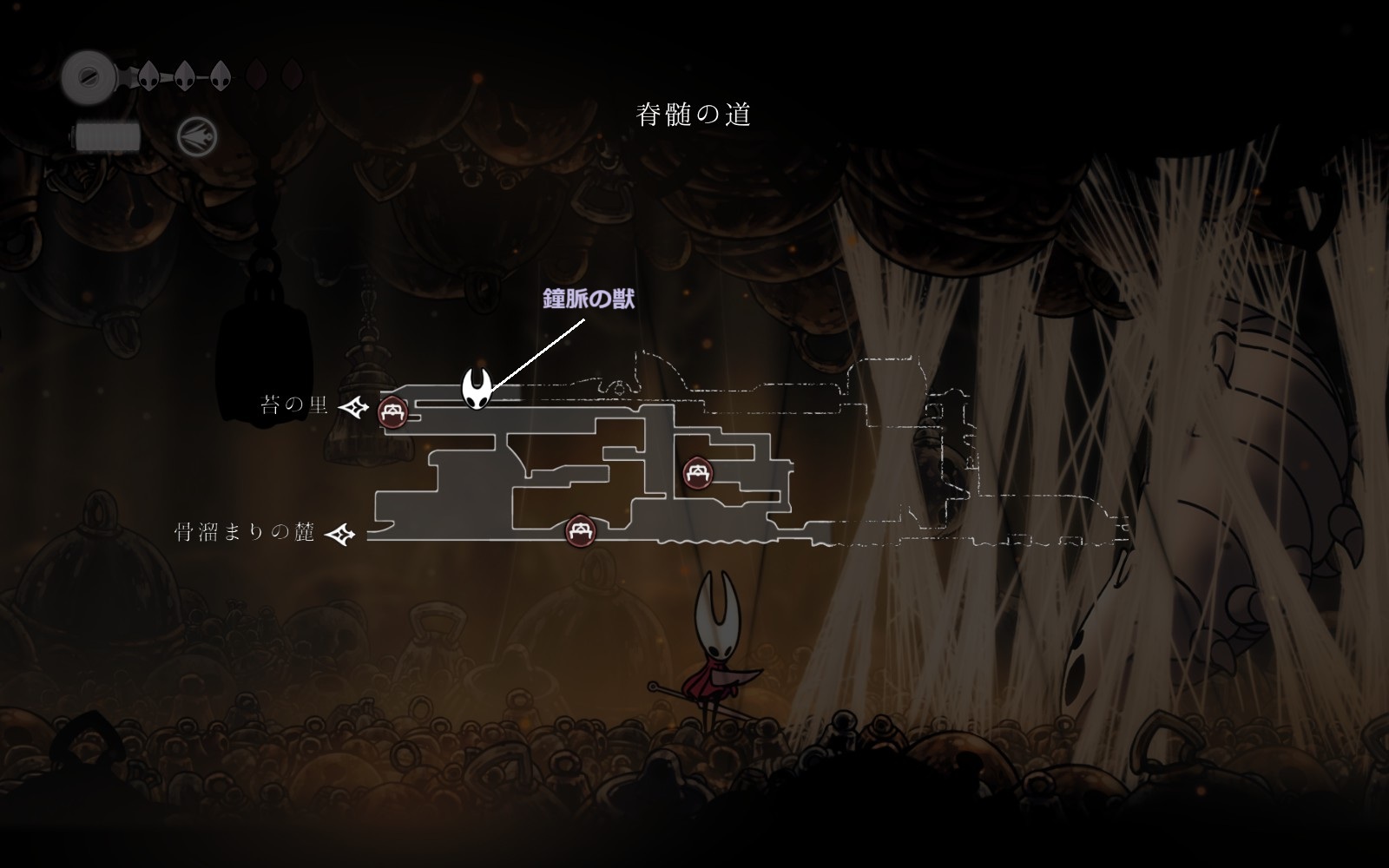Click the bench marker beside the 苔の里 exit
This screenshot has width=1389, height=868.
point(392,411)
